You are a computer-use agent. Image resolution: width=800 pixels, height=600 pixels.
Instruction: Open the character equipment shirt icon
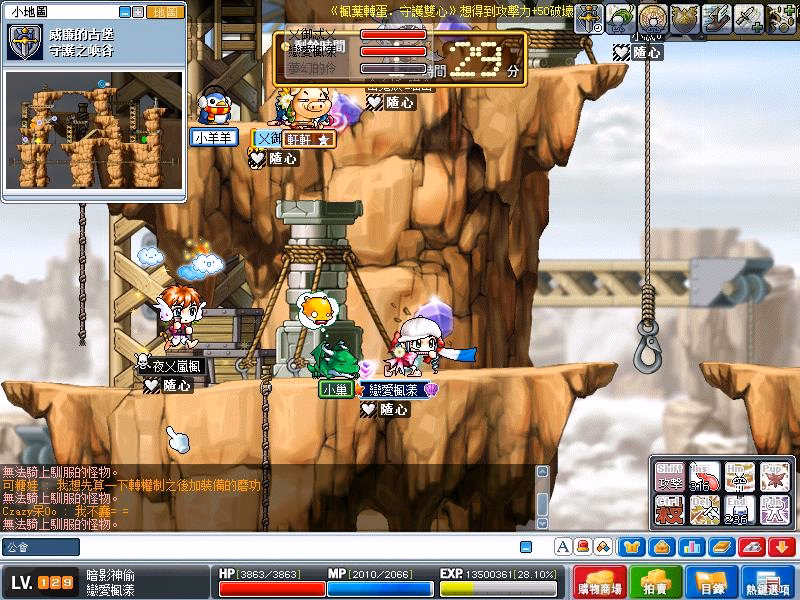click(633, 547)
